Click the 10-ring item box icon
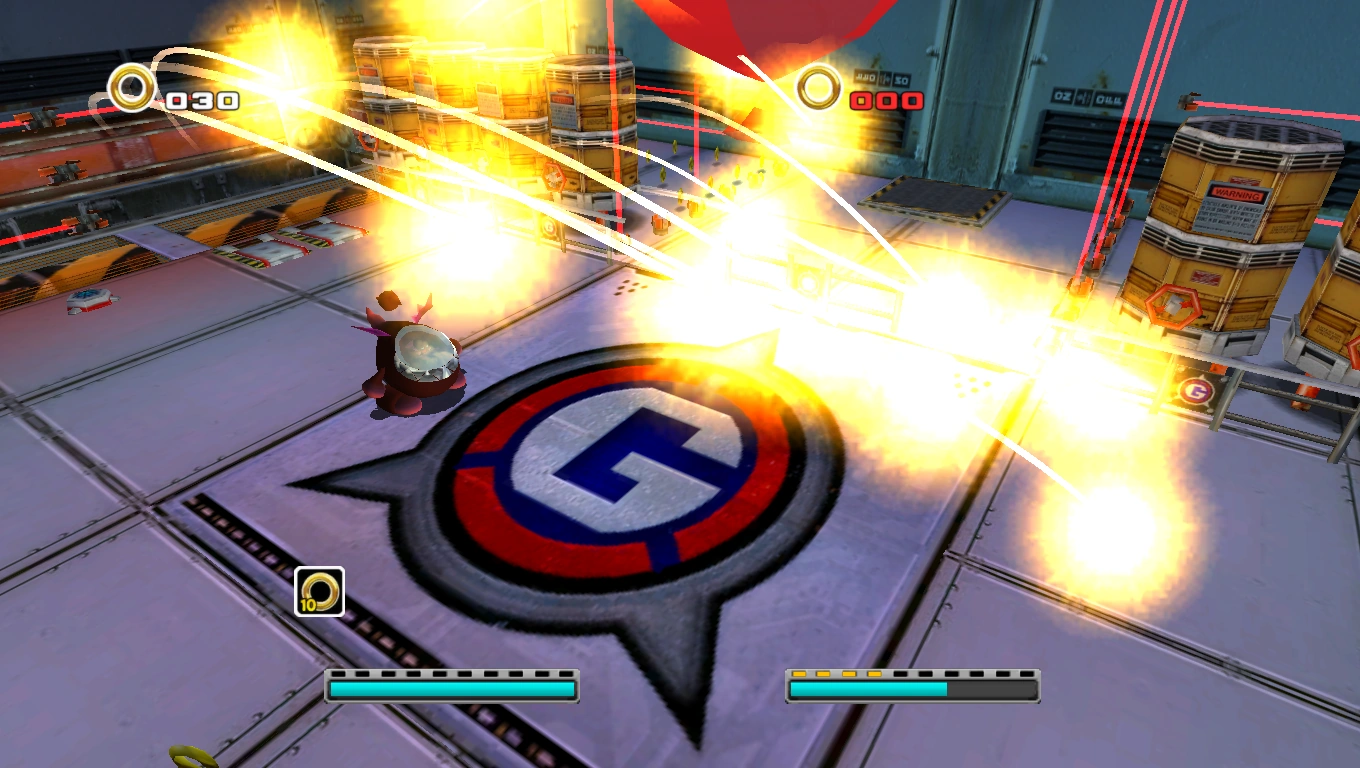This screenshot has width=1360, height=768. coord(319,591)
